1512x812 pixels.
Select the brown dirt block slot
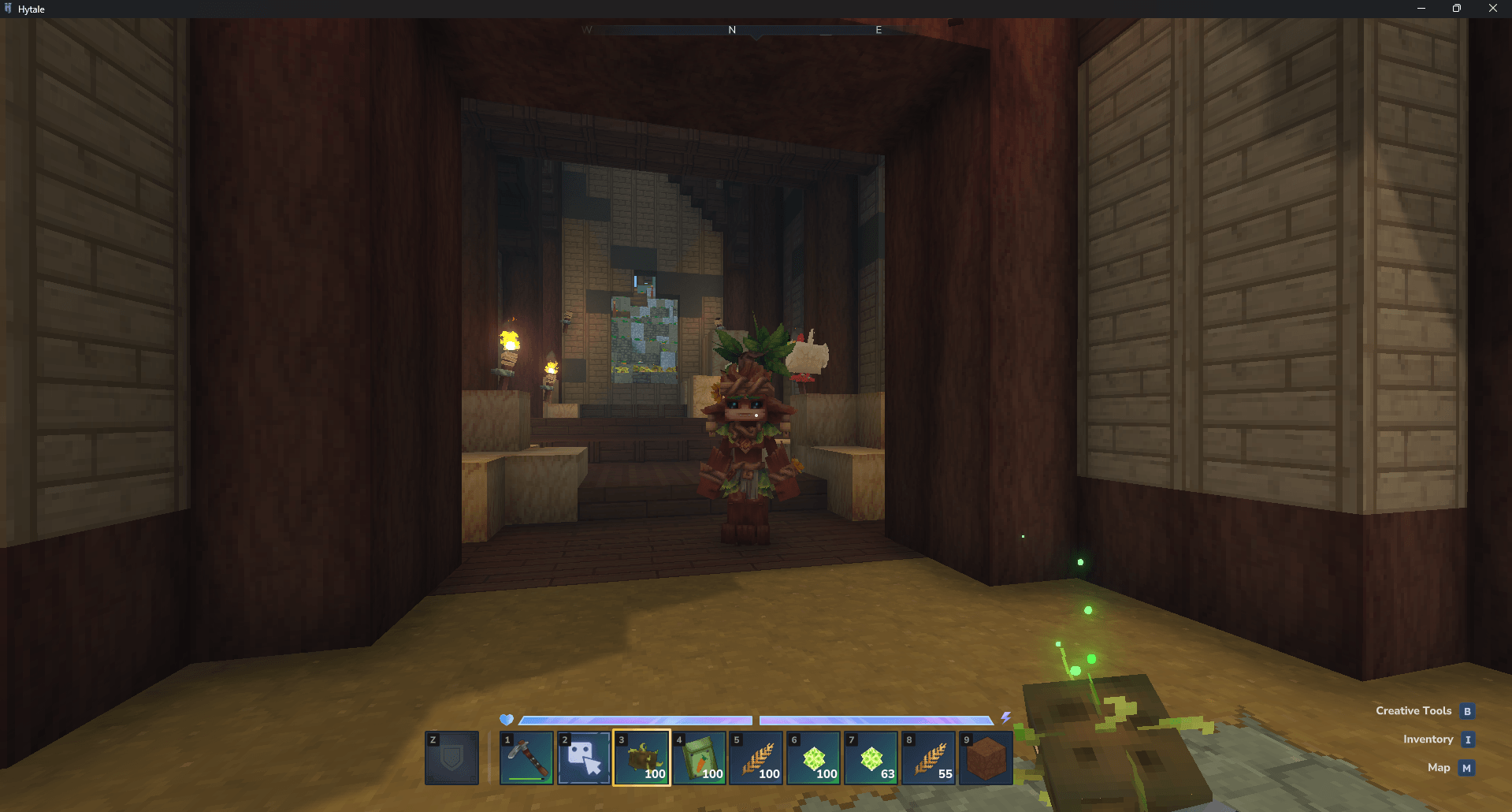[986, 758]
